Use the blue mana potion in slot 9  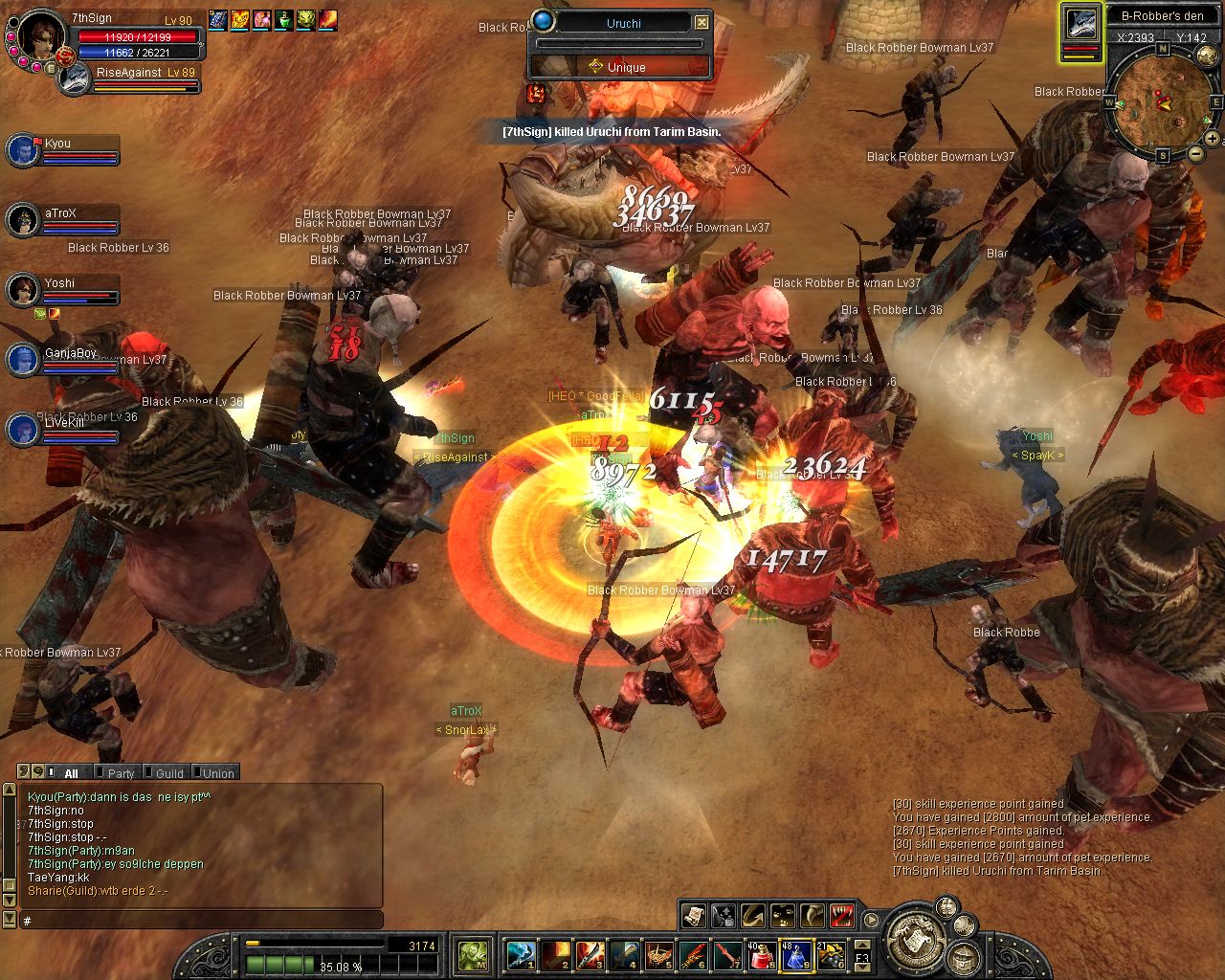tap(795, 955)
